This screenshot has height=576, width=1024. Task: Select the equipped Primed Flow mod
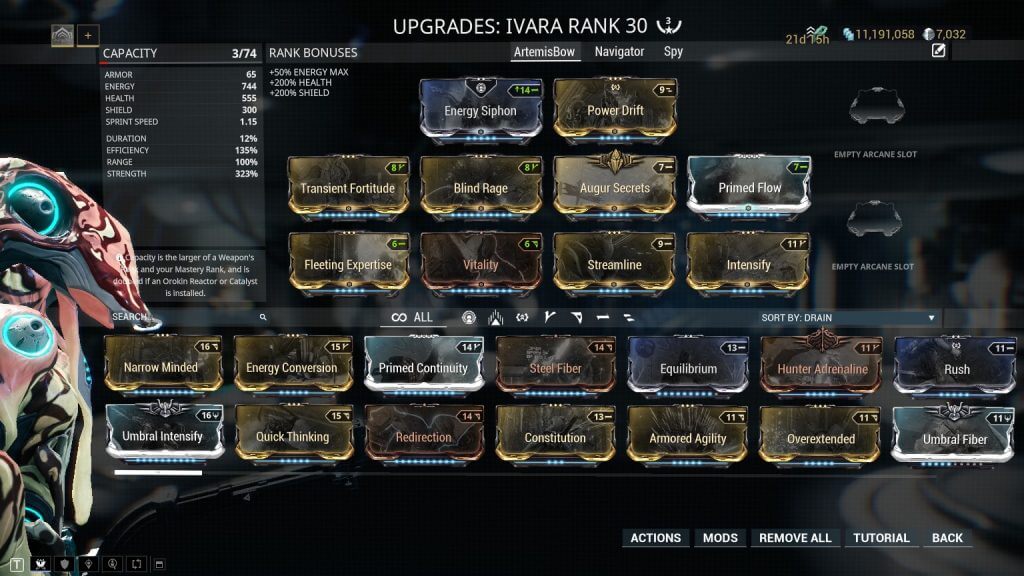749,187
